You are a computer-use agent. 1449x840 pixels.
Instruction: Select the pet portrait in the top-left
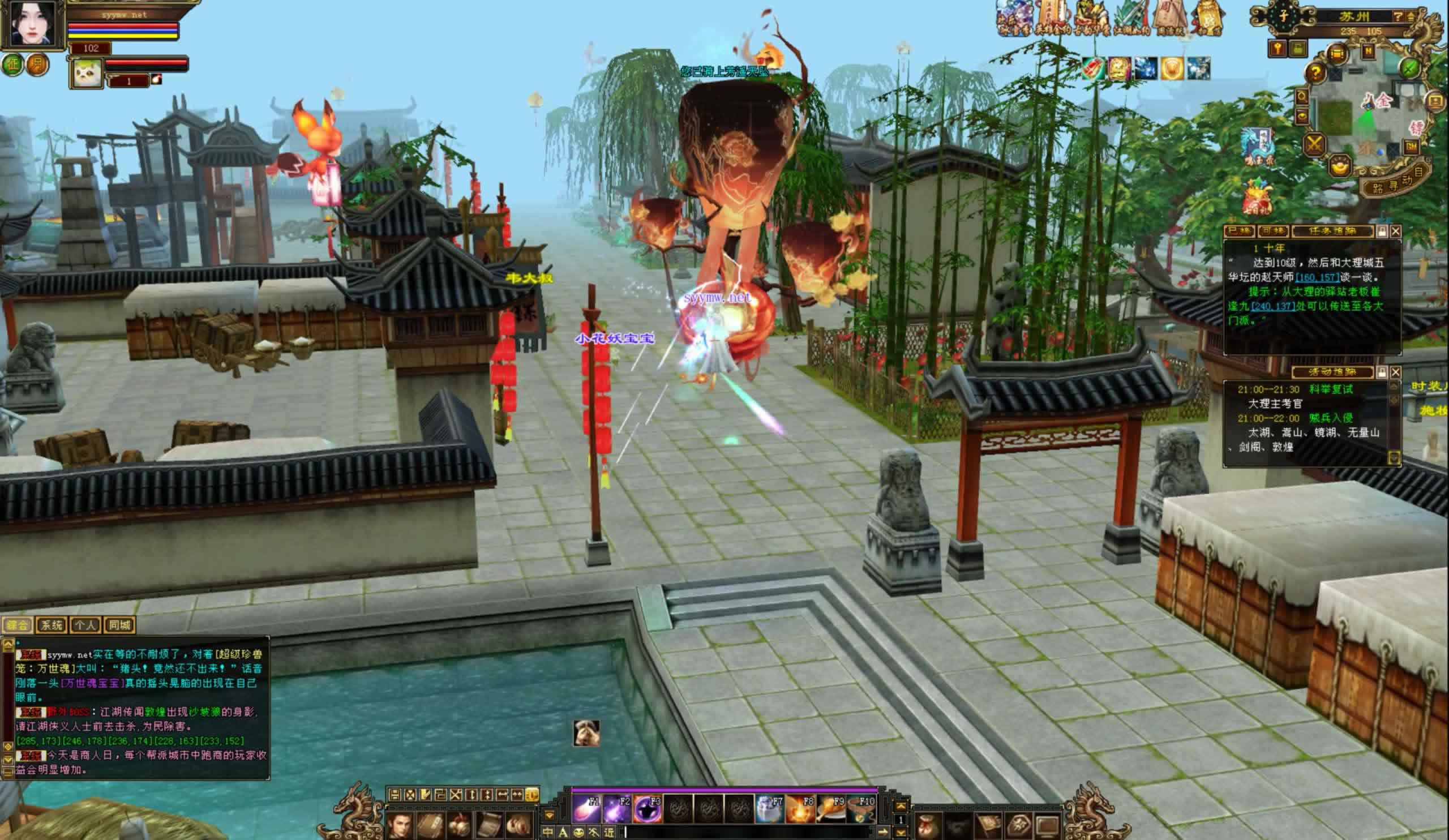pyautogui.click(x=86, y=73)
